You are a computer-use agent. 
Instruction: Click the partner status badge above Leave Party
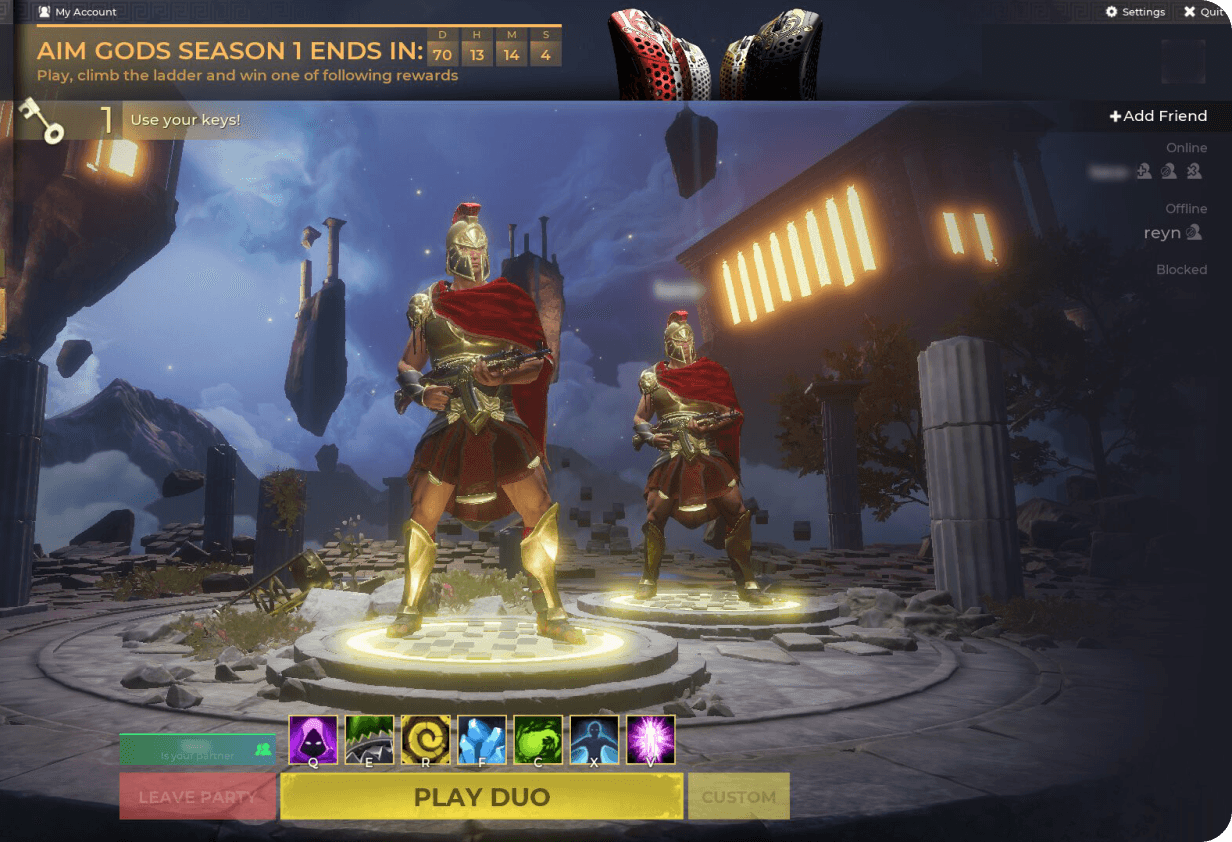click(197, 749)
